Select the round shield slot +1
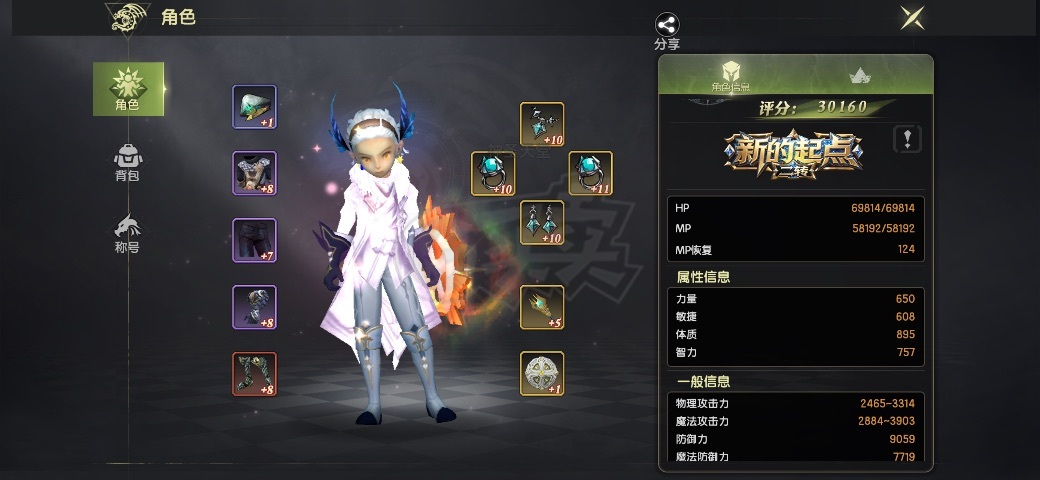The width and height of the screenshot is (1040, 480). (x=542, y=374)
